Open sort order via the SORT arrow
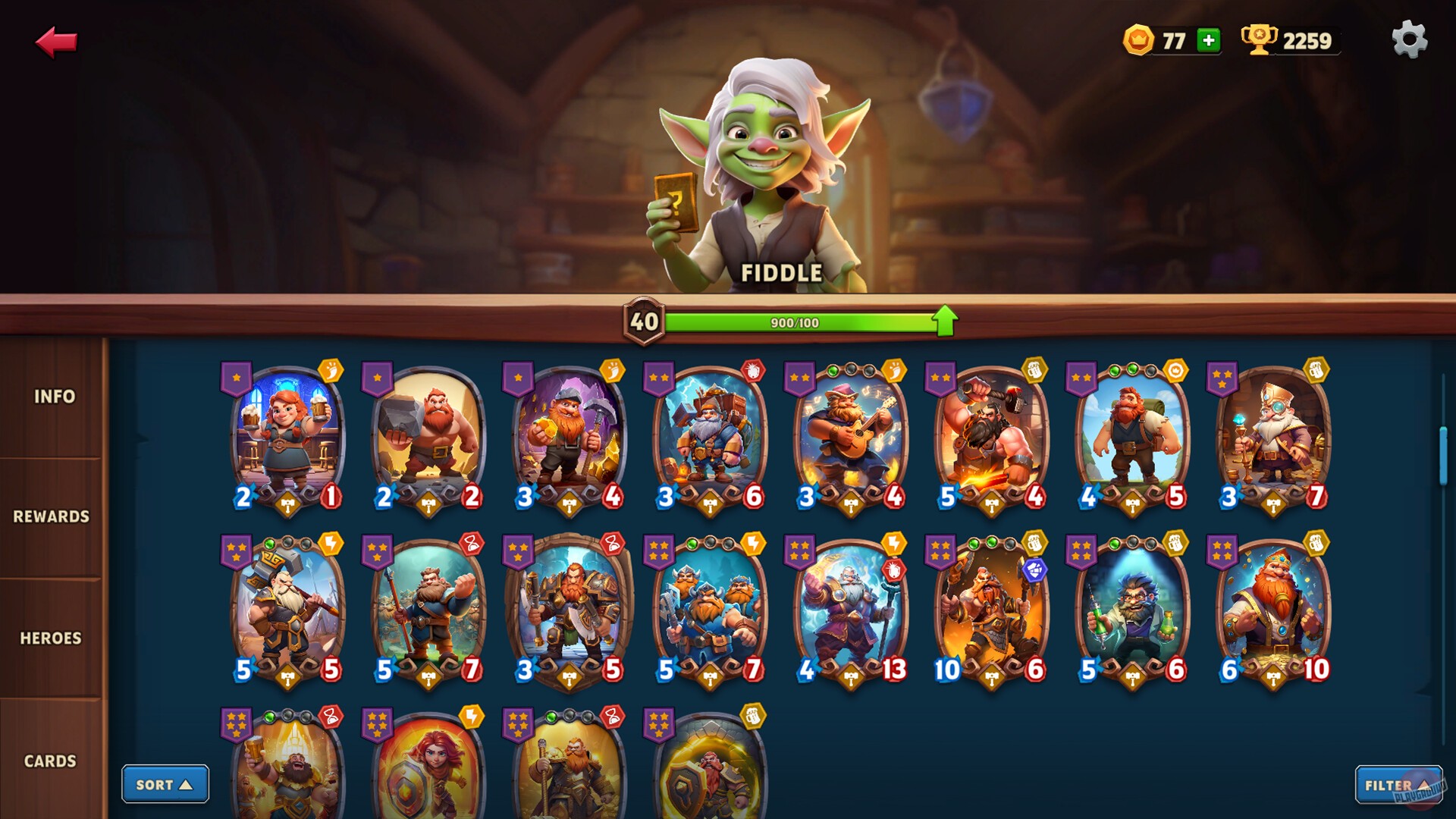 [187, 784]
